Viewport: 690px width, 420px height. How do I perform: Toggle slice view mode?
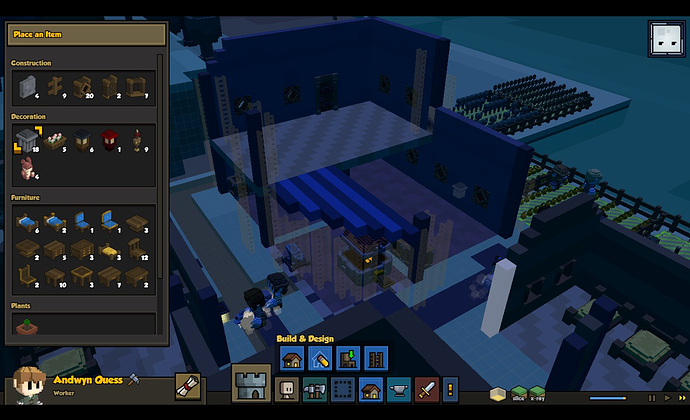(519, 391)
